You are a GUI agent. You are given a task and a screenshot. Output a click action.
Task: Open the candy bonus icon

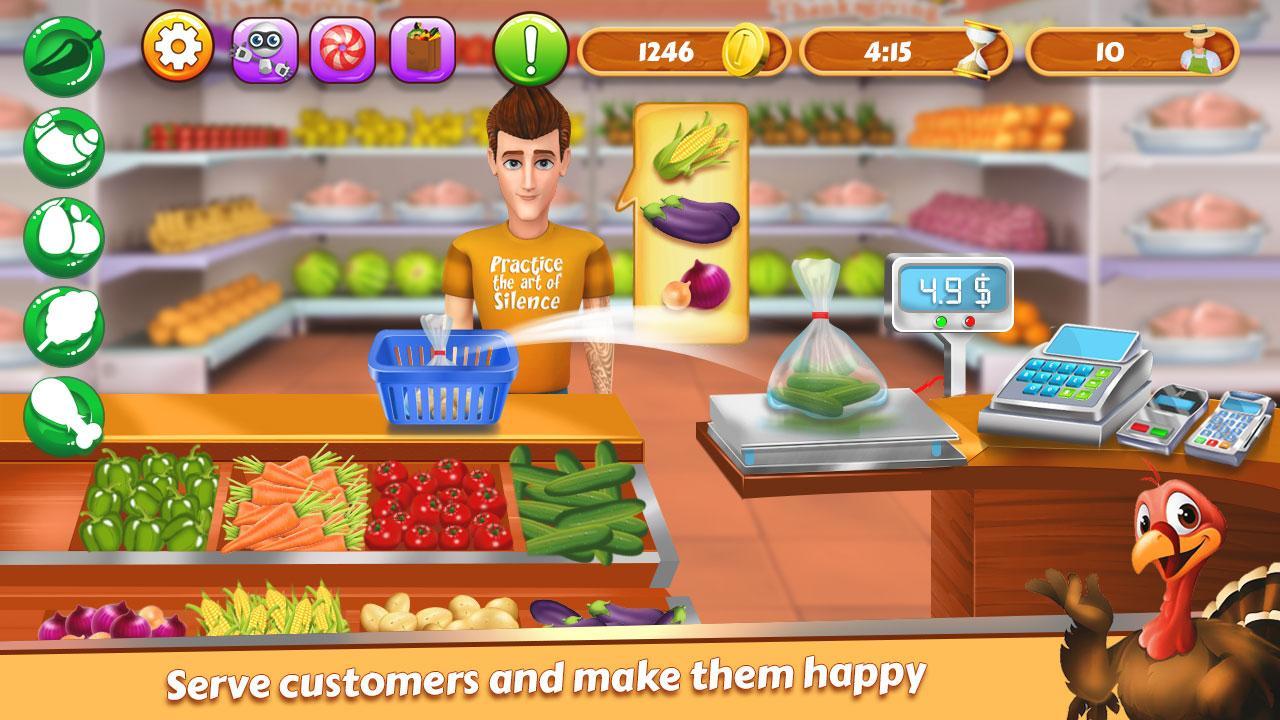340,48
